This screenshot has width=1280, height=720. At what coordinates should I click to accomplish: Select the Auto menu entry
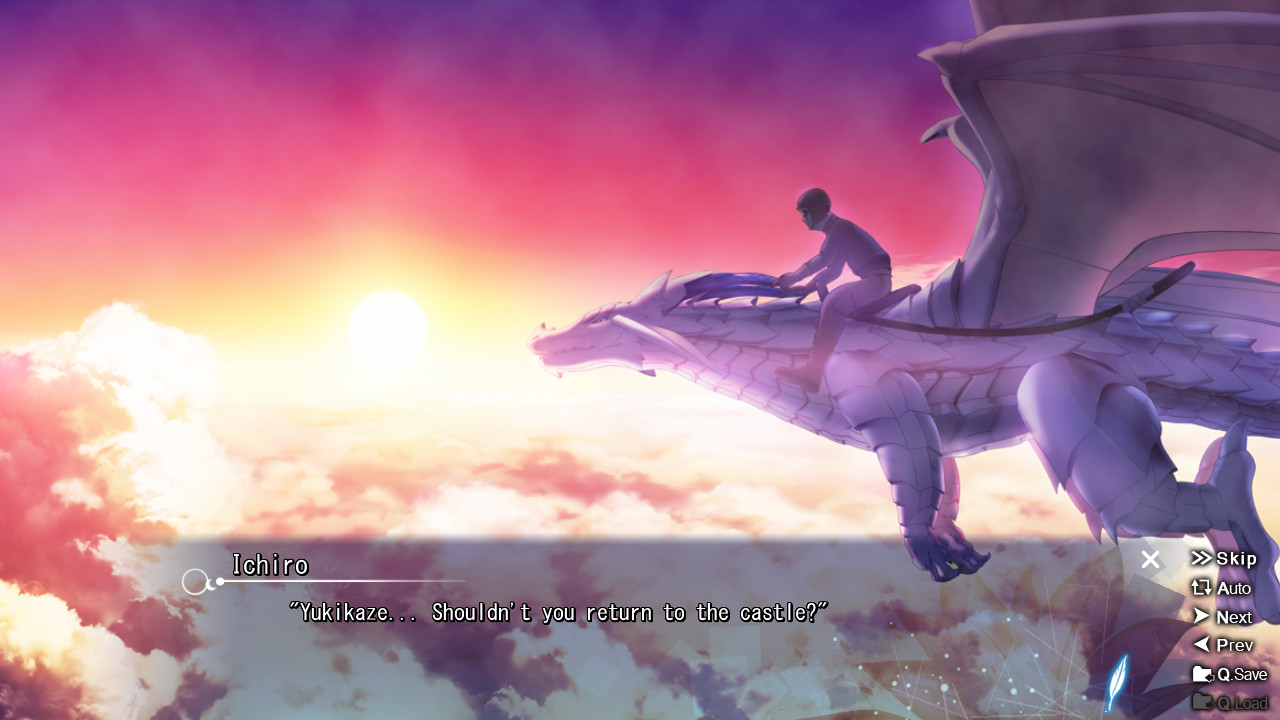coord(1232,588)
